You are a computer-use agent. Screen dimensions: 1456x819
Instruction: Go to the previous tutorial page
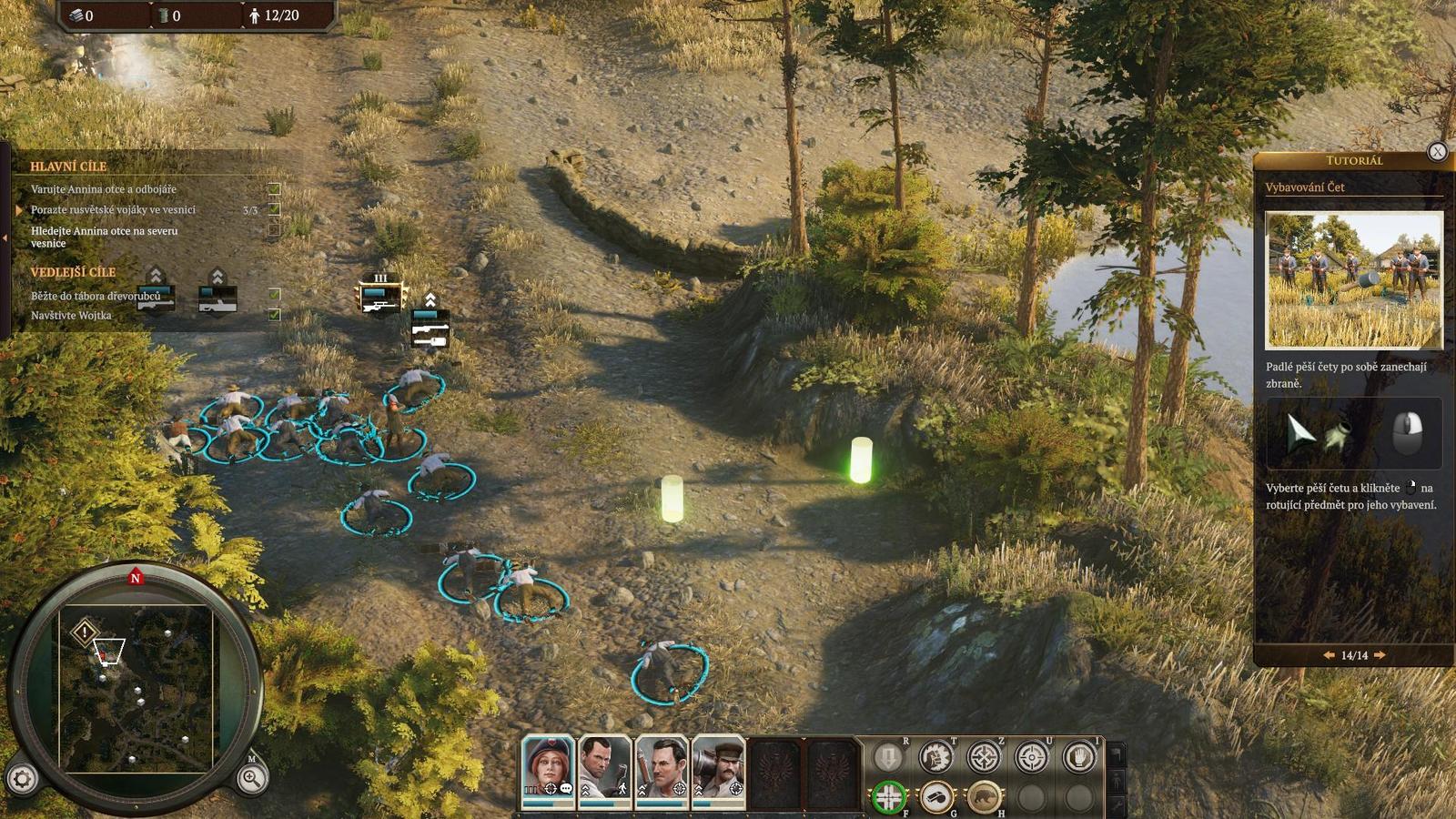pos(1329,655)
